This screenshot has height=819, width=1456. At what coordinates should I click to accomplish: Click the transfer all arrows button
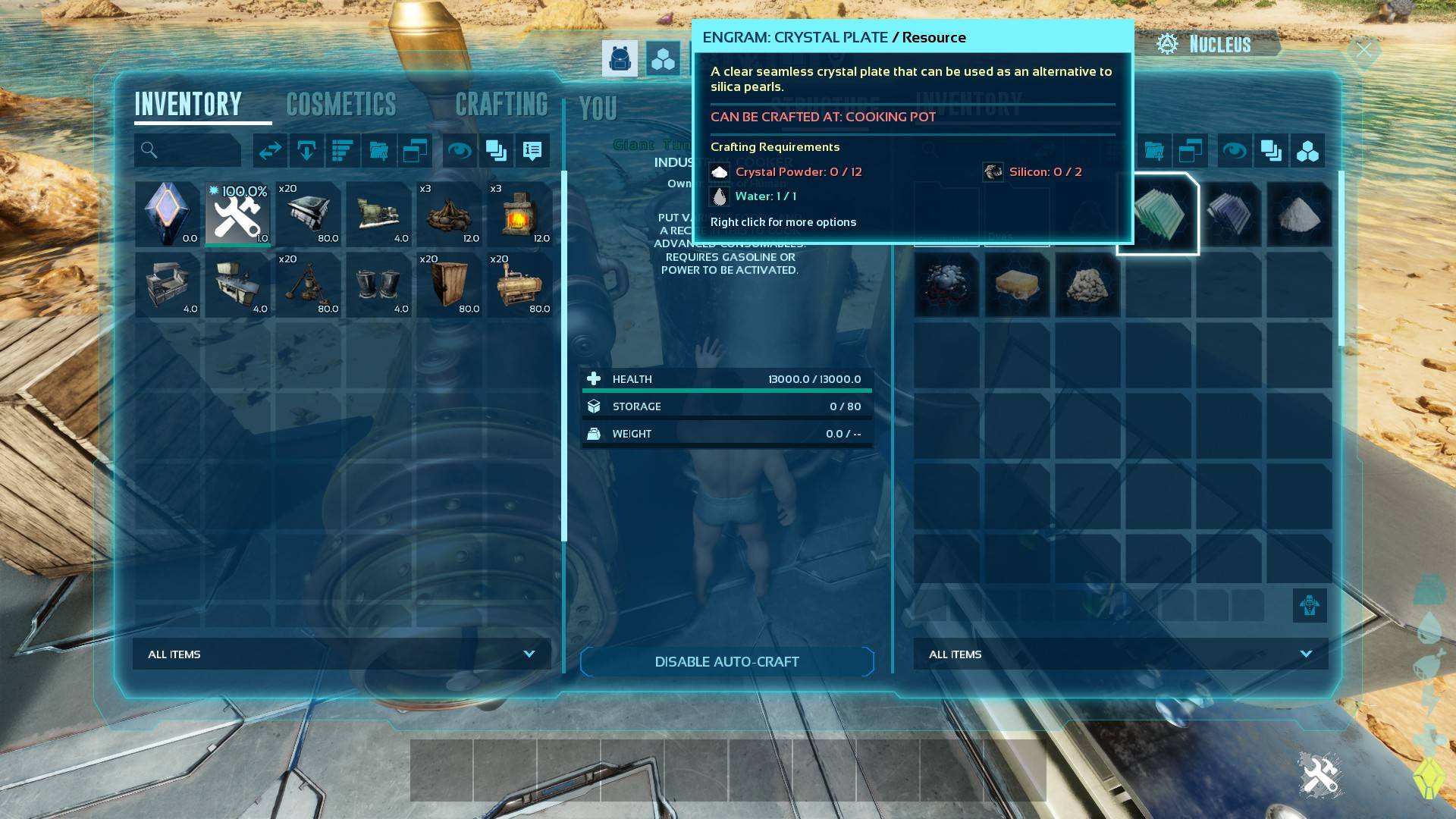click(270, 151)
